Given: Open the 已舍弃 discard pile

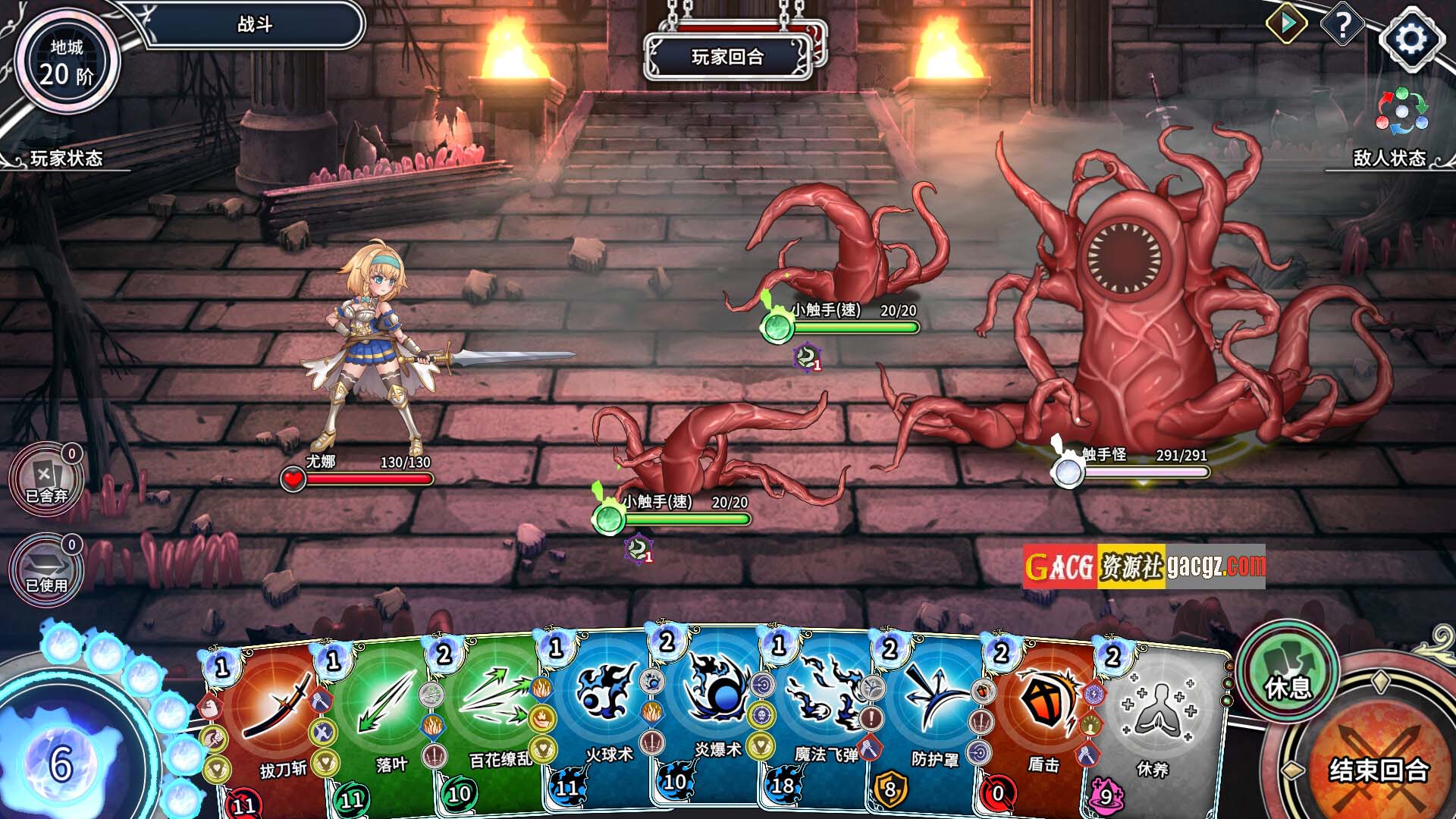Looking at the screenshot, I should (x=45, y=479).
